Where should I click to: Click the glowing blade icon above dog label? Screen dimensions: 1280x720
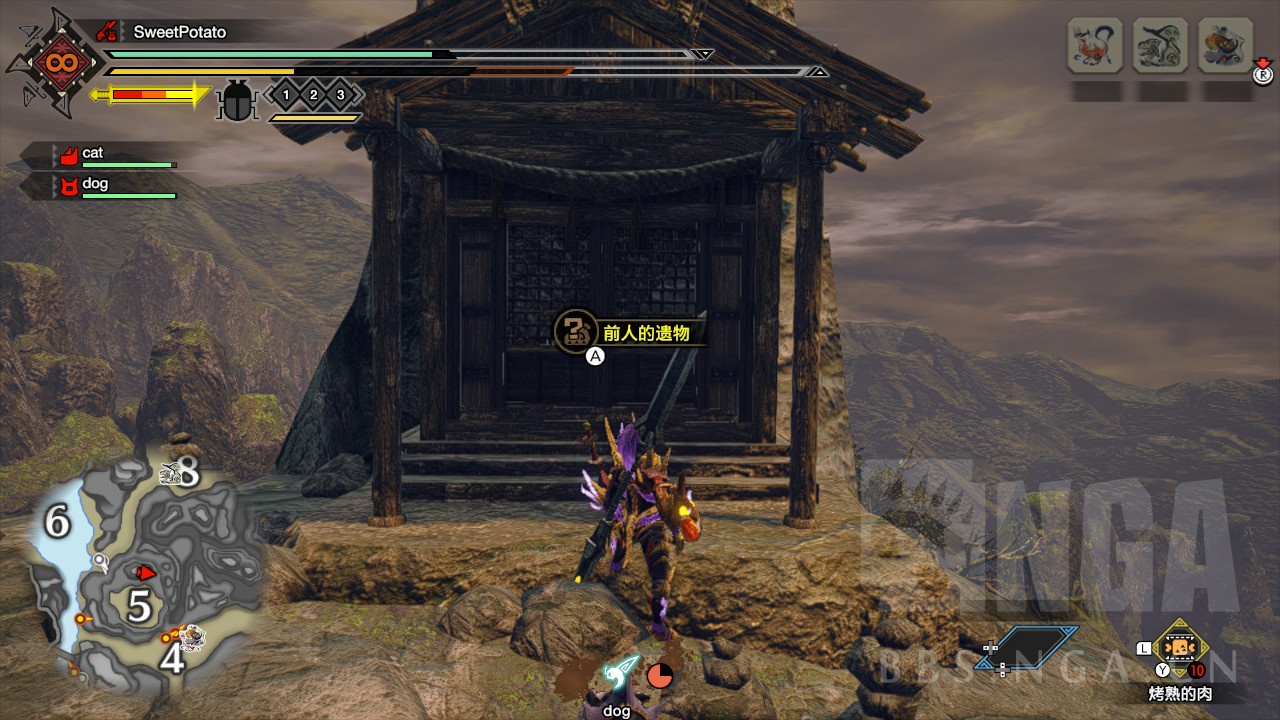(620, 675)
